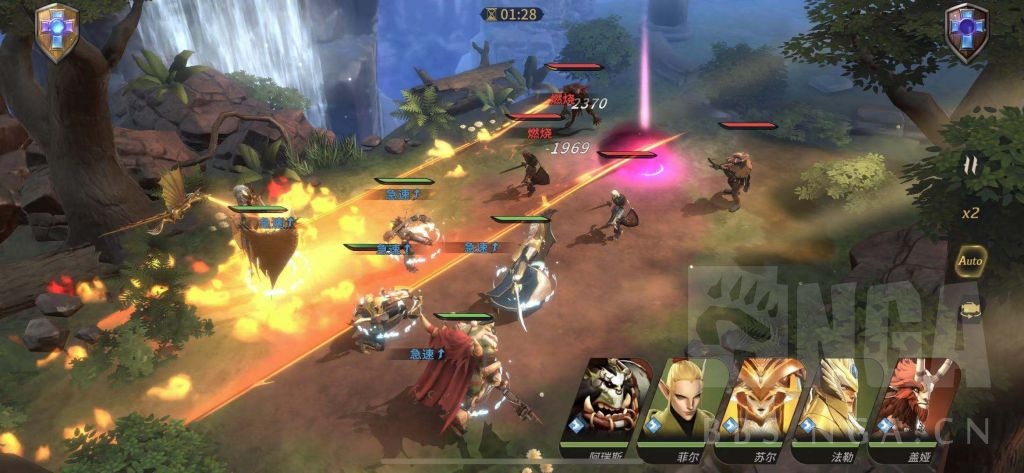This screenshot has width=1024, height=473.
Task: Click the left team shield emblem
Action: pyautogui.click(x=56, y=32)
